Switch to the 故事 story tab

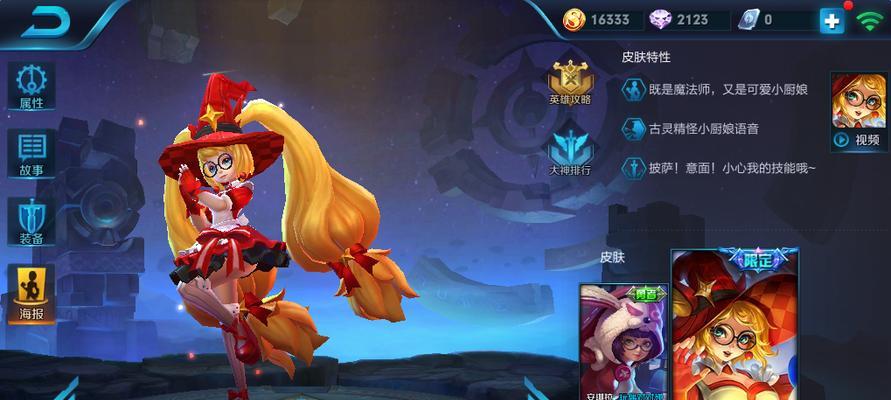[31, 153]
